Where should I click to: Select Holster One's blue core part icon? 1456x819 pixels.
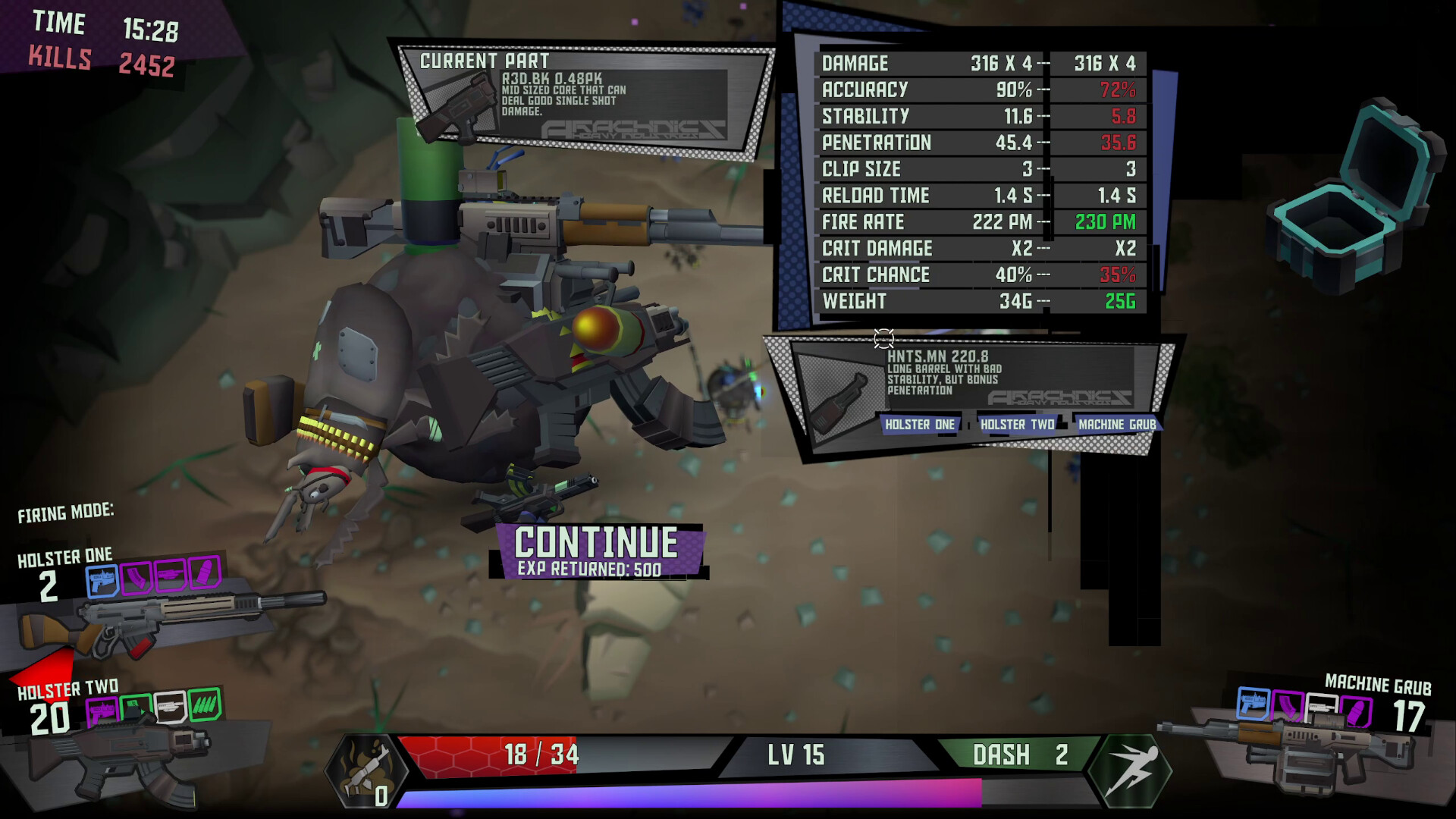tap(102, 580)
